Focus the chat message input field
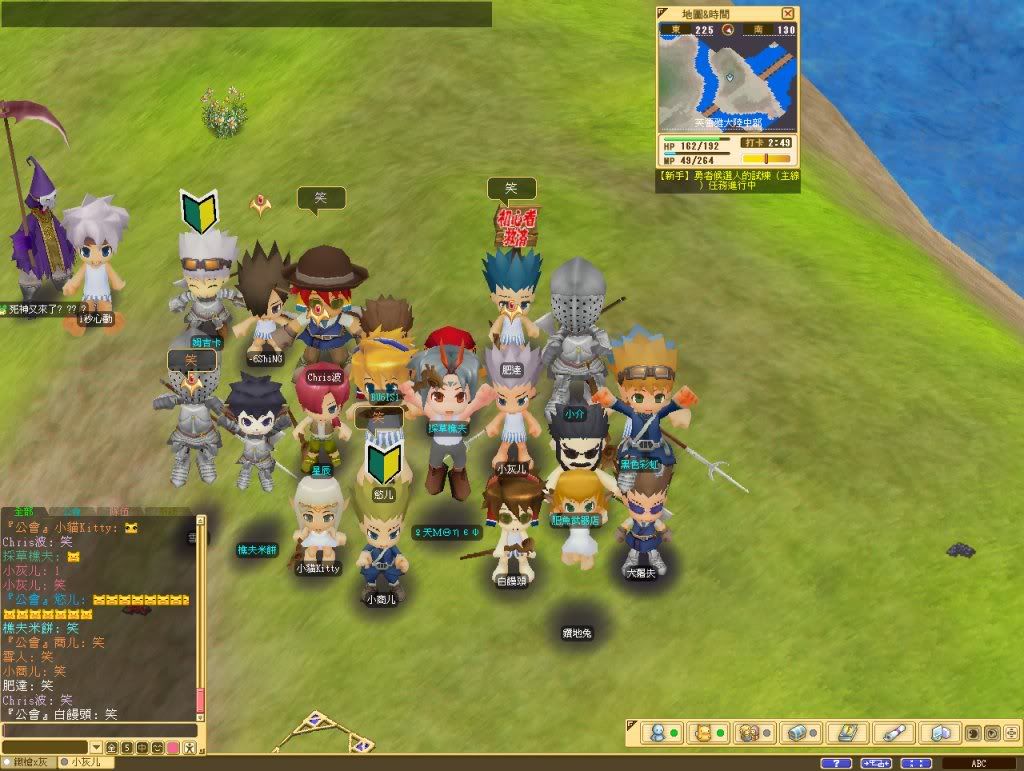1024x771 pixels. (98, 731)
